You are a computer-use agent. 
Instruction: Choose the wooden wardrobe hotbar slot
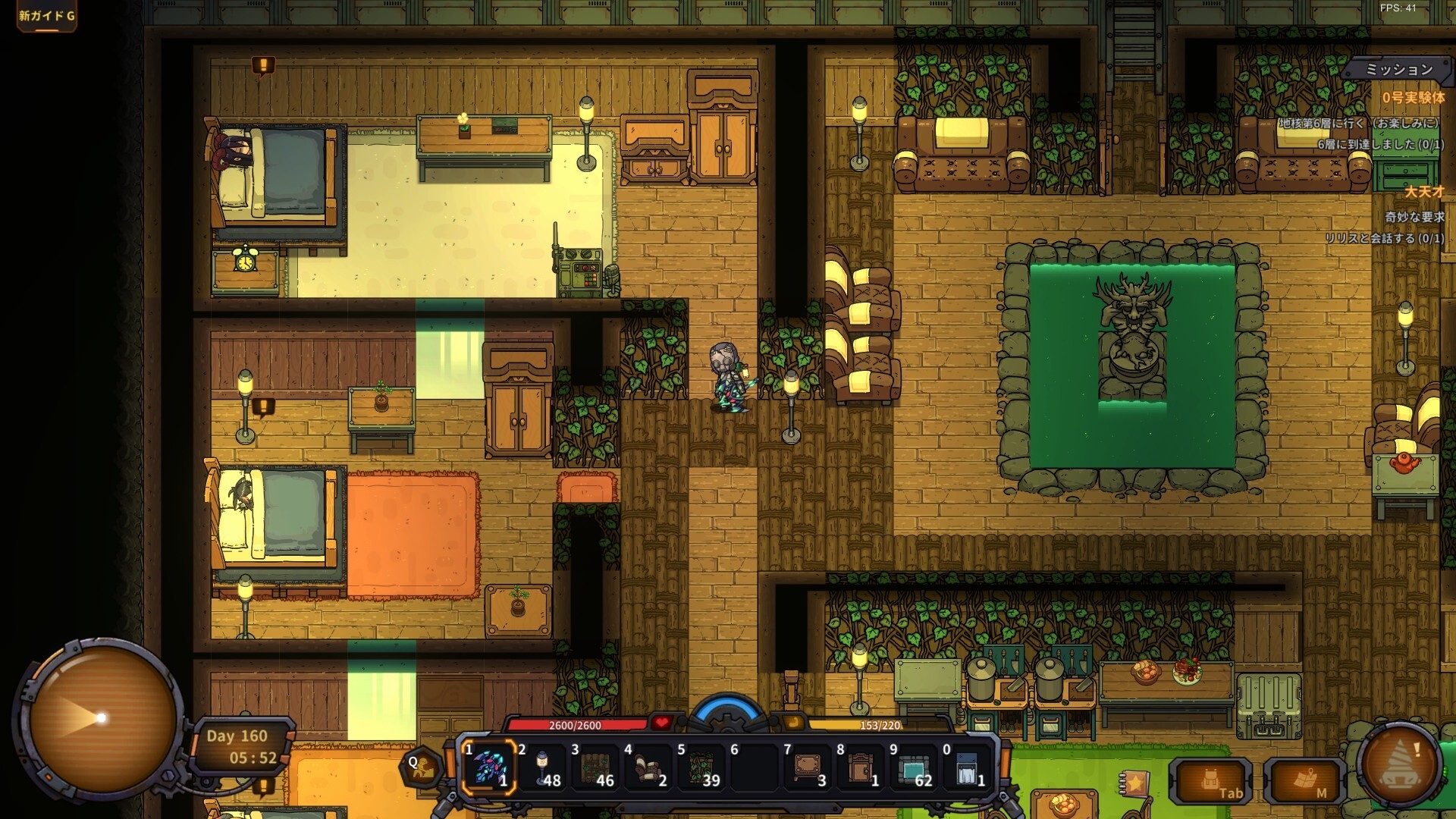coord(861,766)
